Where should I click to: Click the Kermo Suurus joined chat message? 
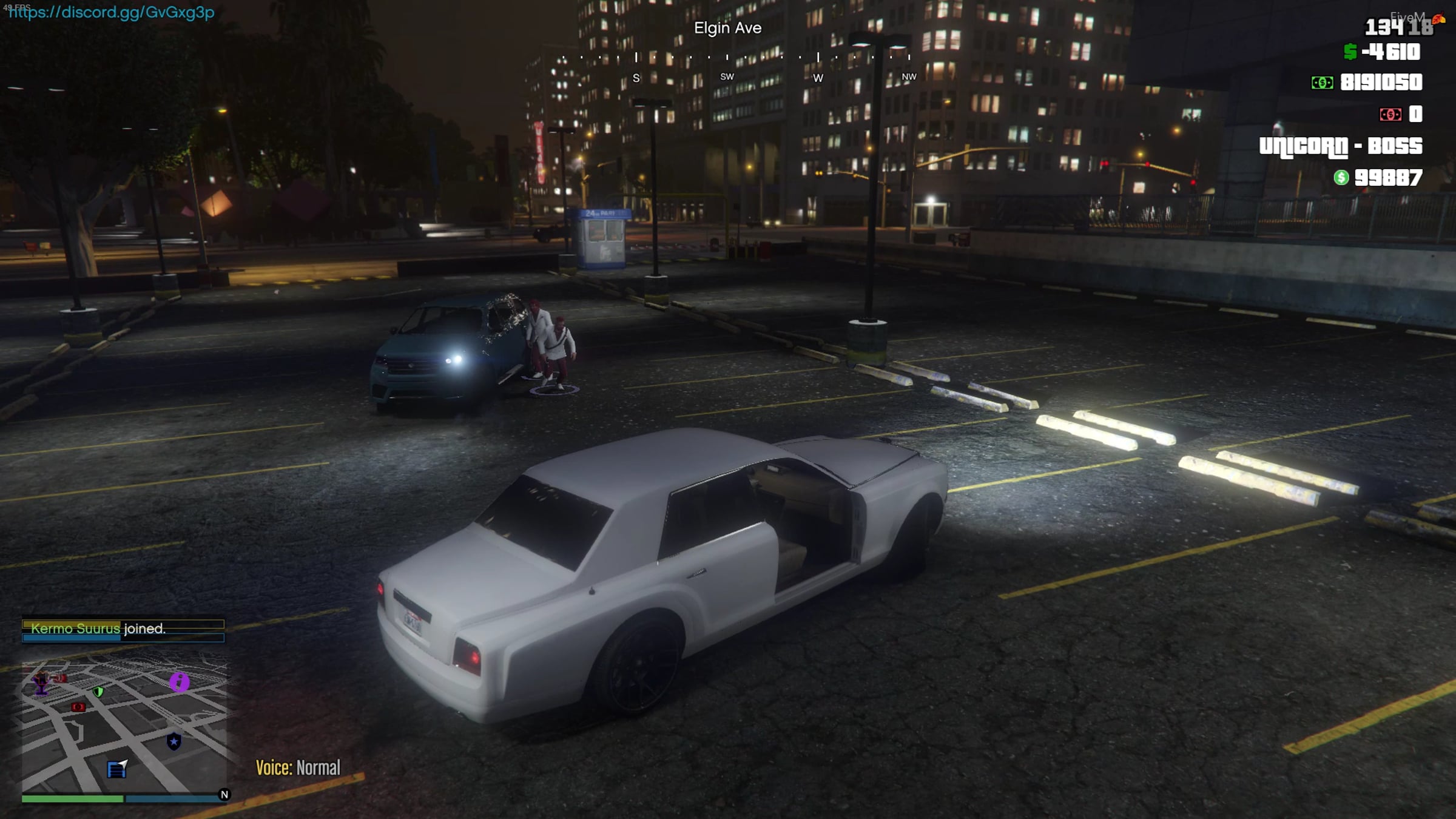point(98,629)
